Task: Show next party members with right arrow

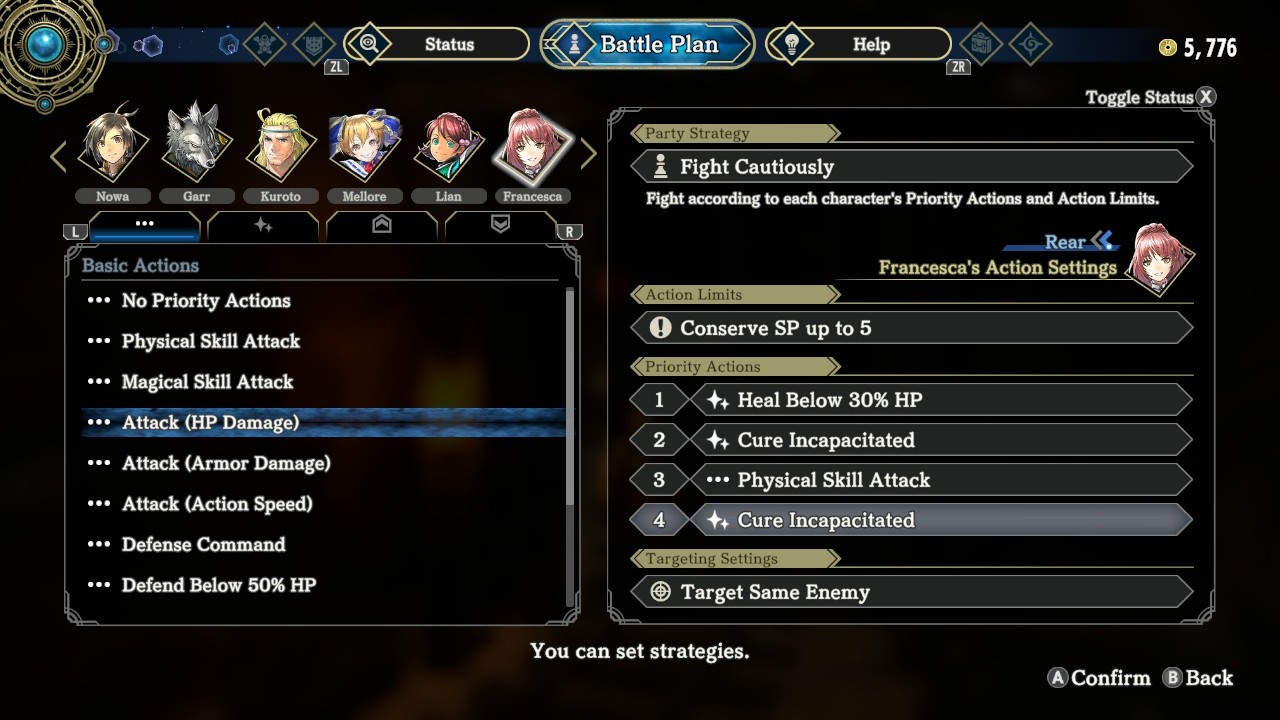Action: pos(589,154)
